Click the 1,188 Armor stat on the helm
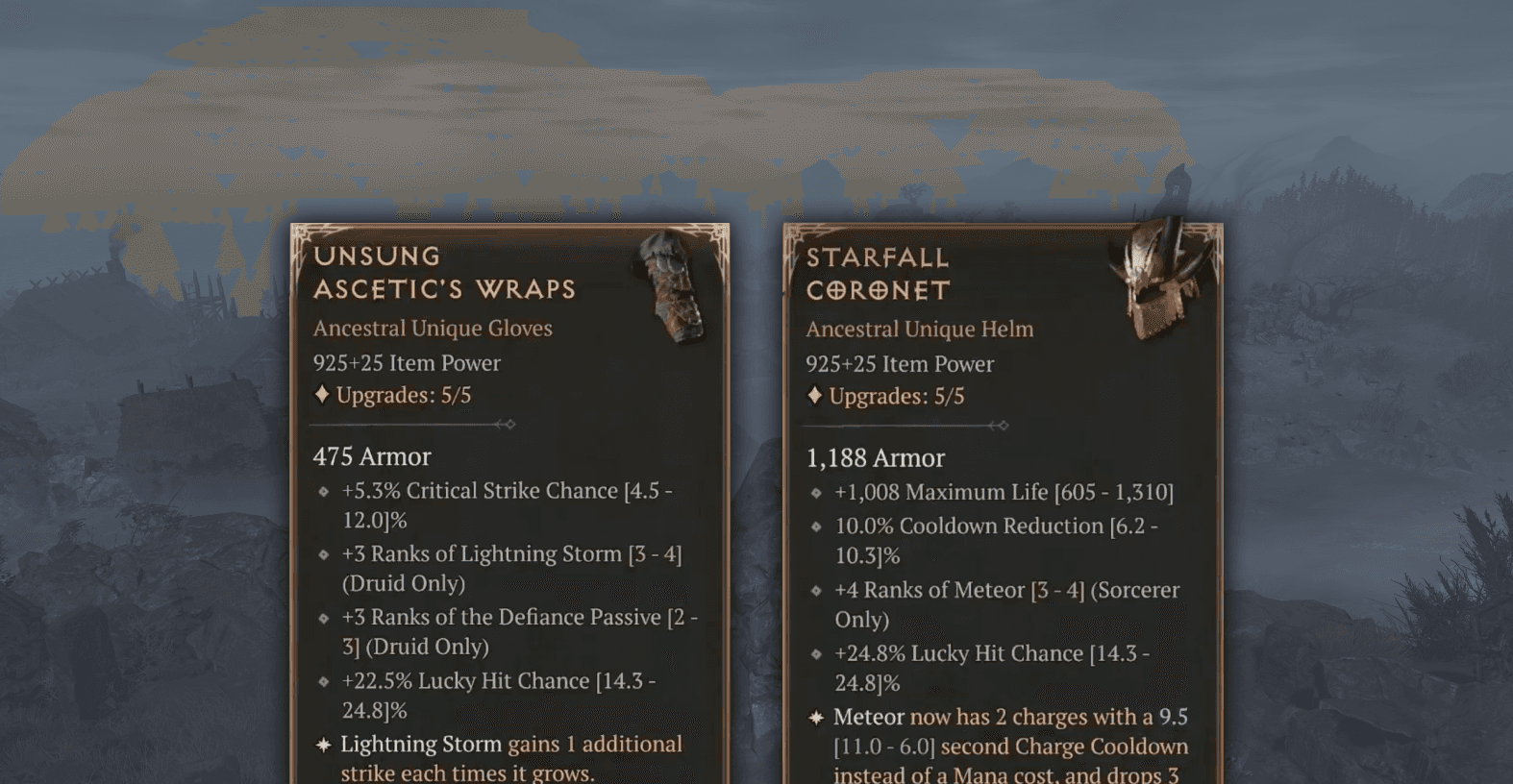Viewport: 1513px width, 784px height. click(x=875, y=458)
